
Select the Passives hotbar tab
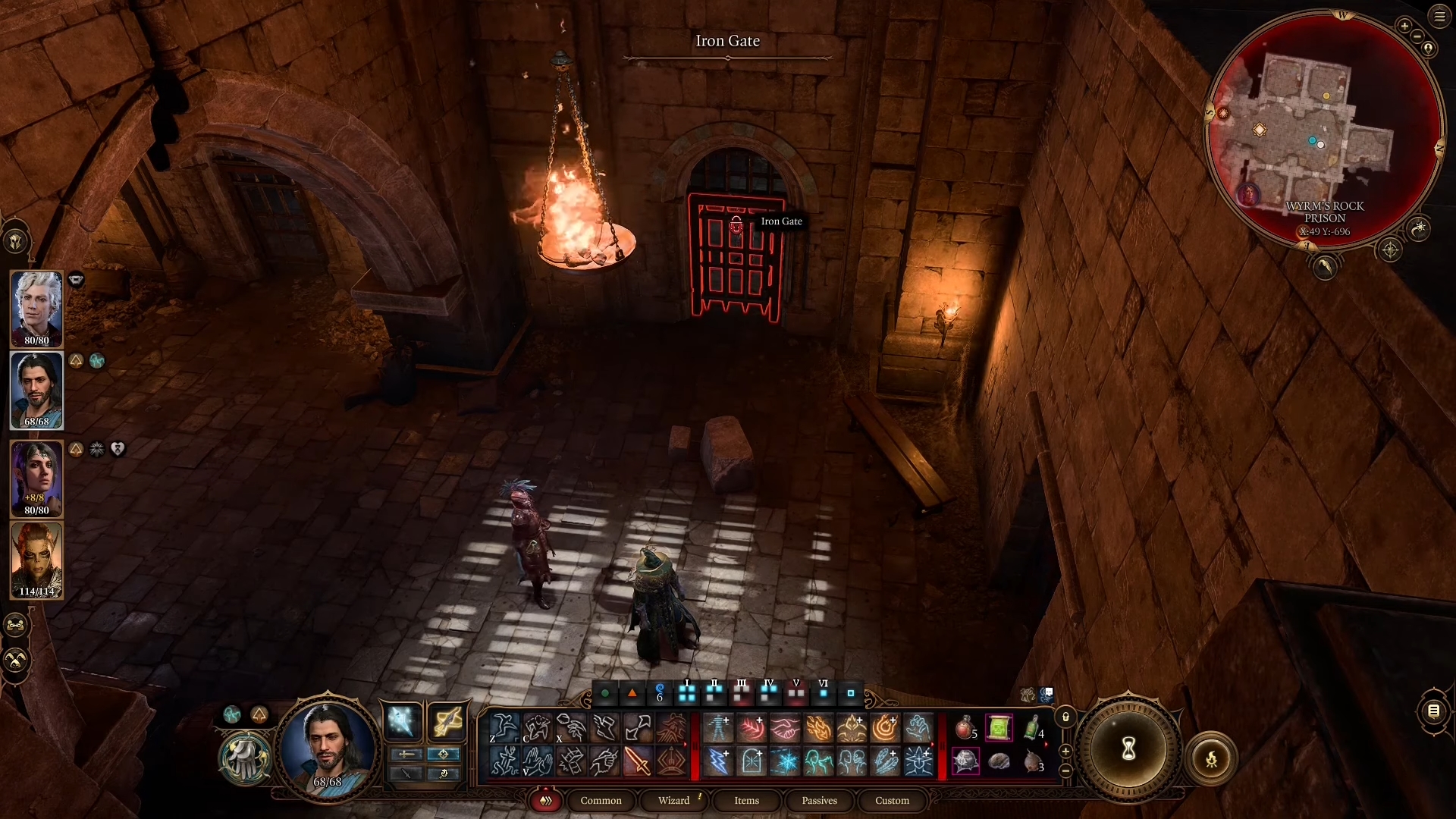(x=819, y=801)
